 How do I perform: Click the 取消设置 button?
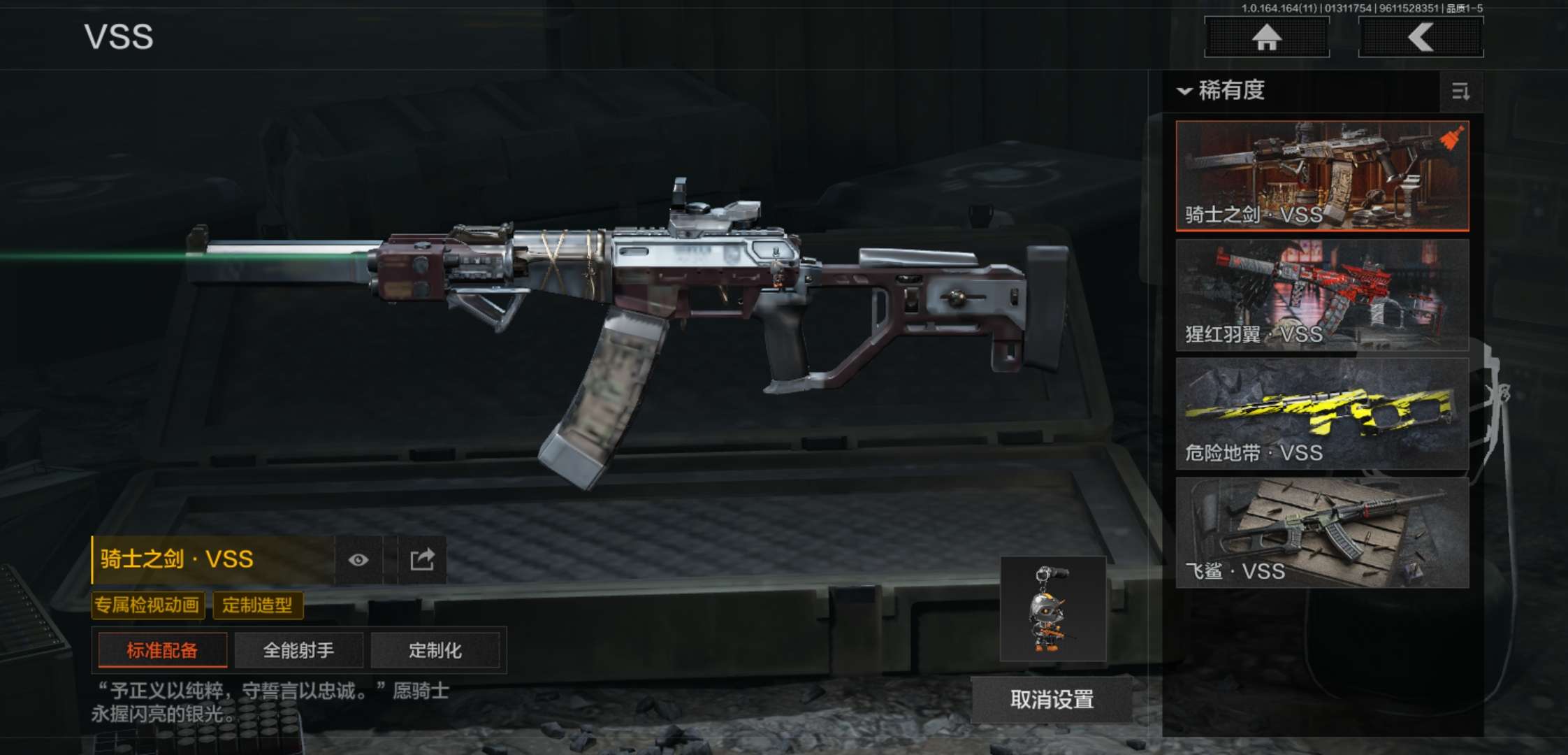point(1052,699)
